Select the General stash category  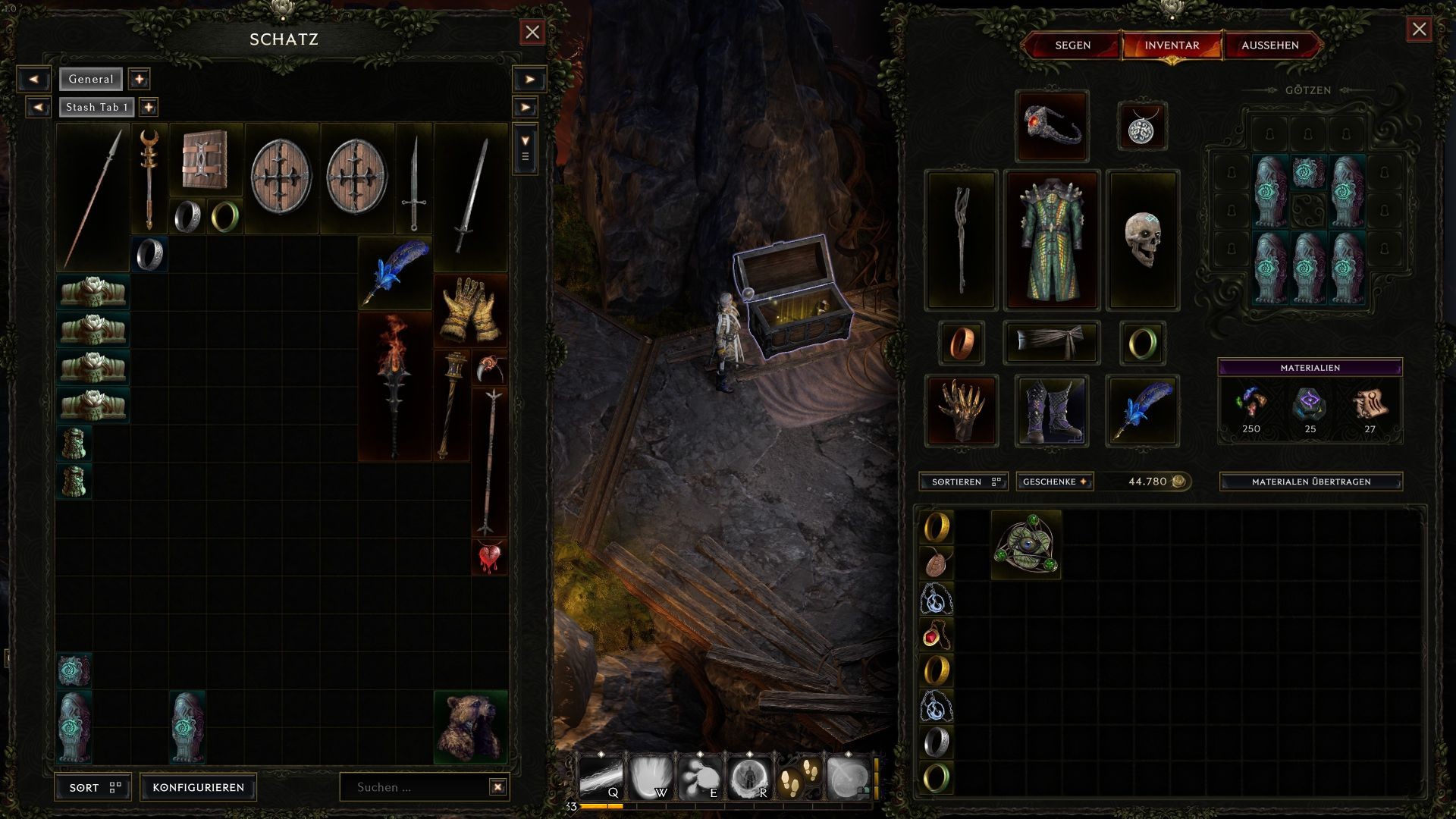pos(91,79)
